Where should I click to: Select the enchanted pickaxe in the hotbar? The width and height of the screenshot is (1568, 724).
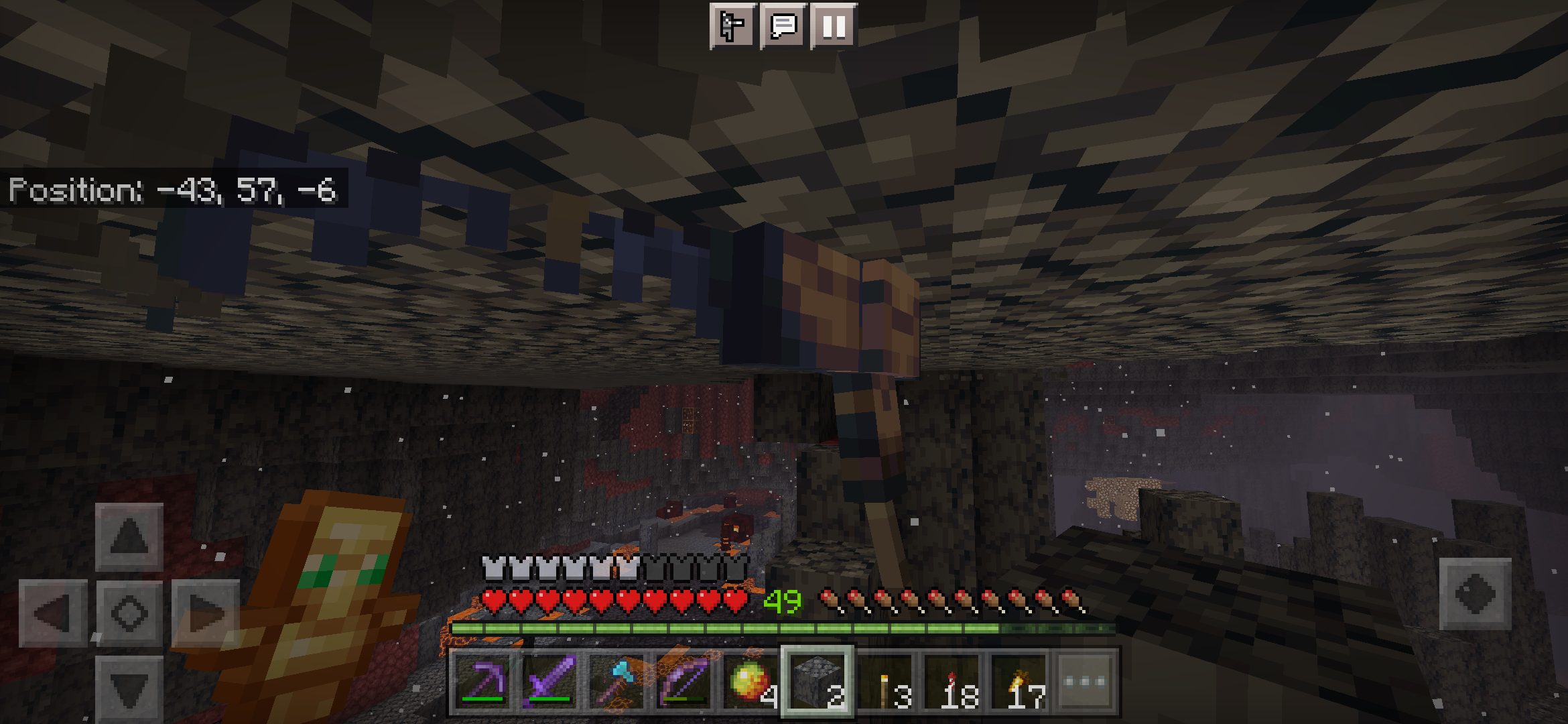[481, 680]
